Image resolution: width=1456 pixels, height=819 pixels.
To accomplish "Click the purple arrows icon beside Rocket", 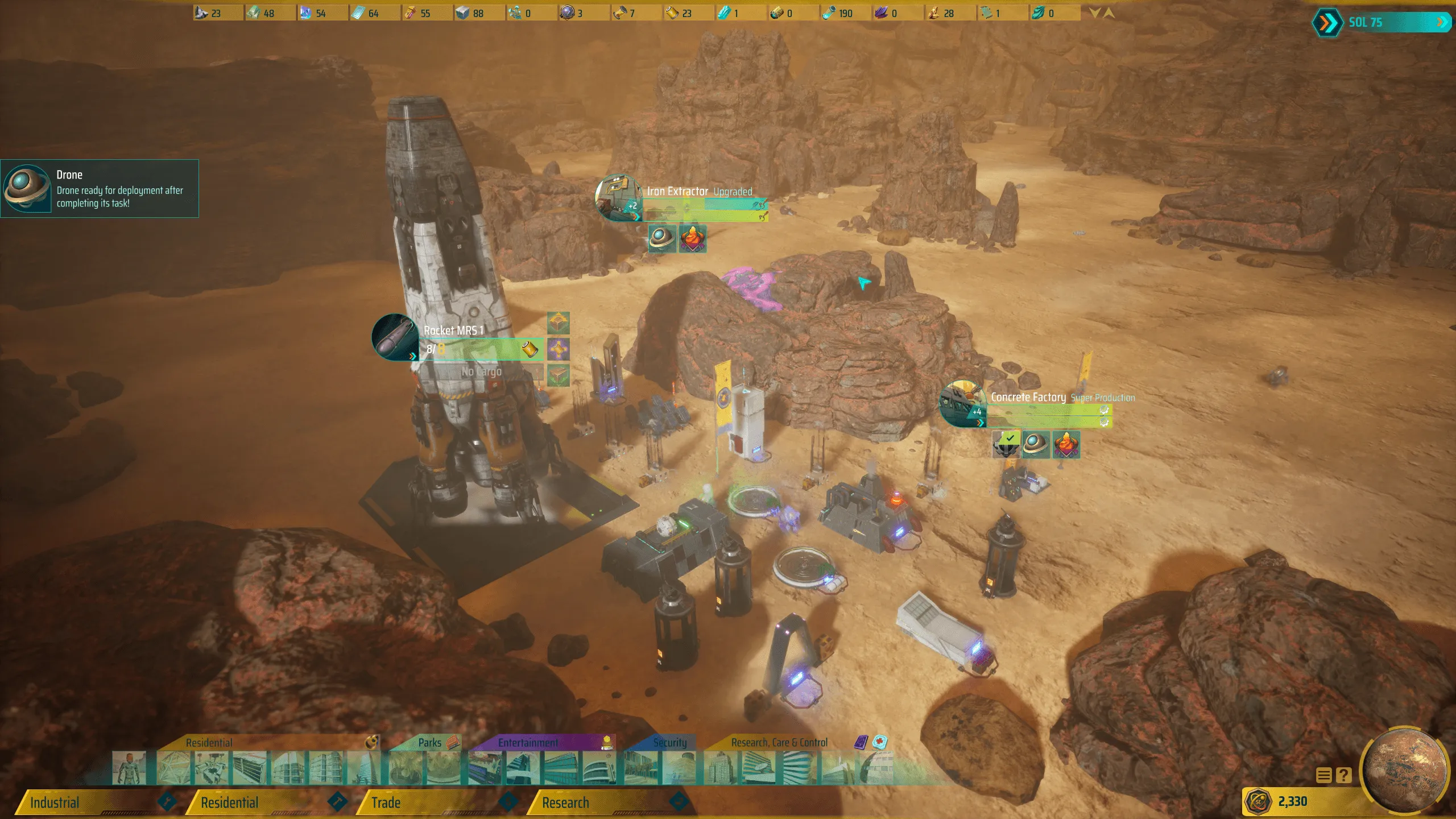I will point(558,349).
